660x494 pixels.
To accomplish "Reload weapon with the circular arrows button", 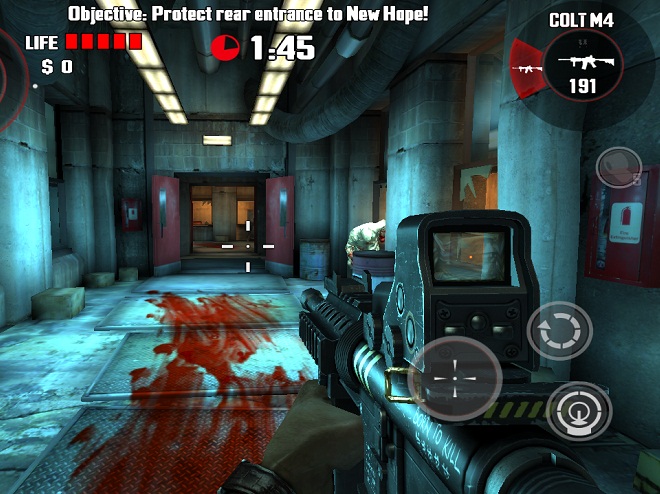I will [559, 332].
